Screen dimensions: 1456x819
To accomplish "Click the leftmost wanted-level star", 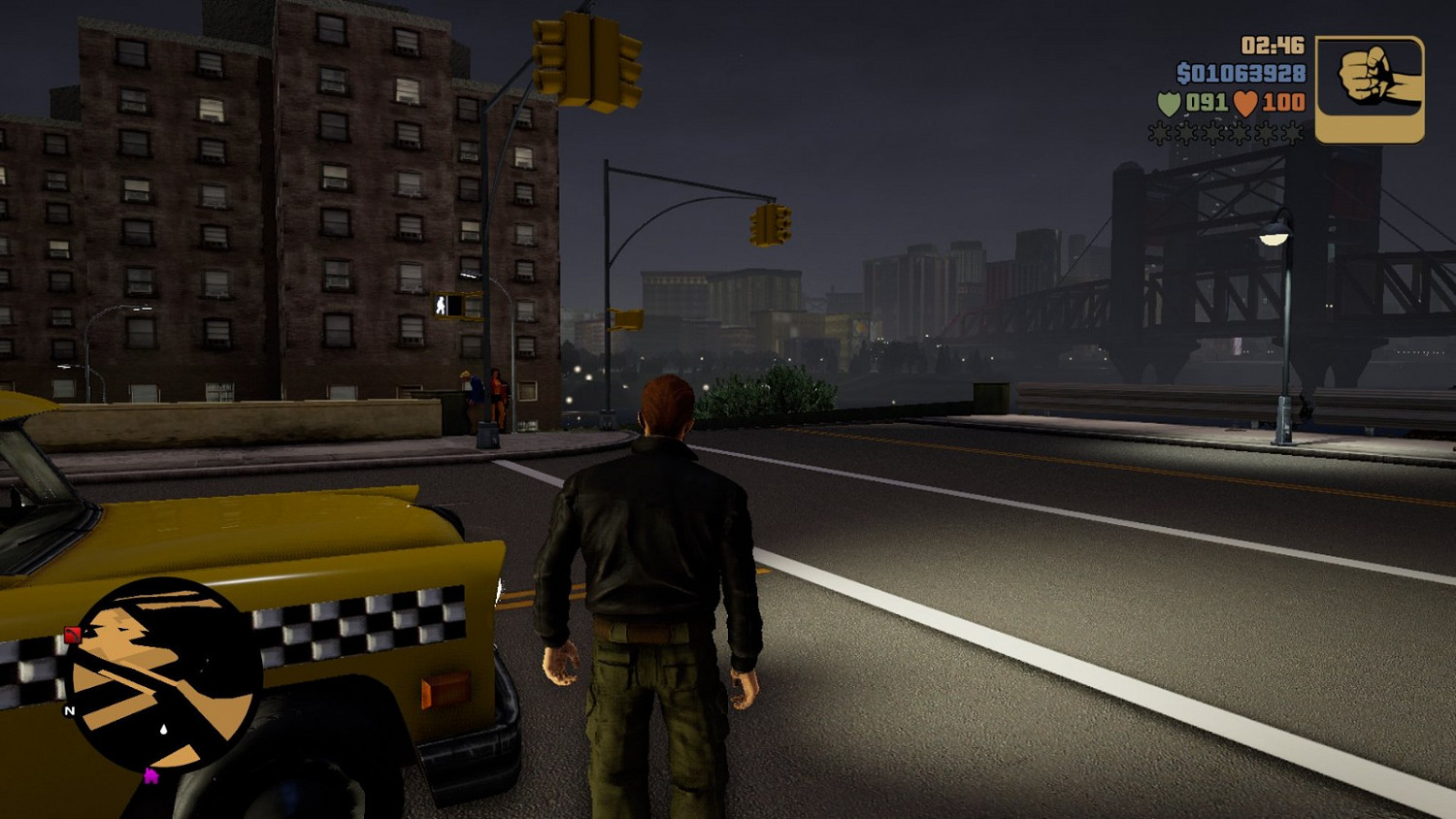I will 1158,131.
